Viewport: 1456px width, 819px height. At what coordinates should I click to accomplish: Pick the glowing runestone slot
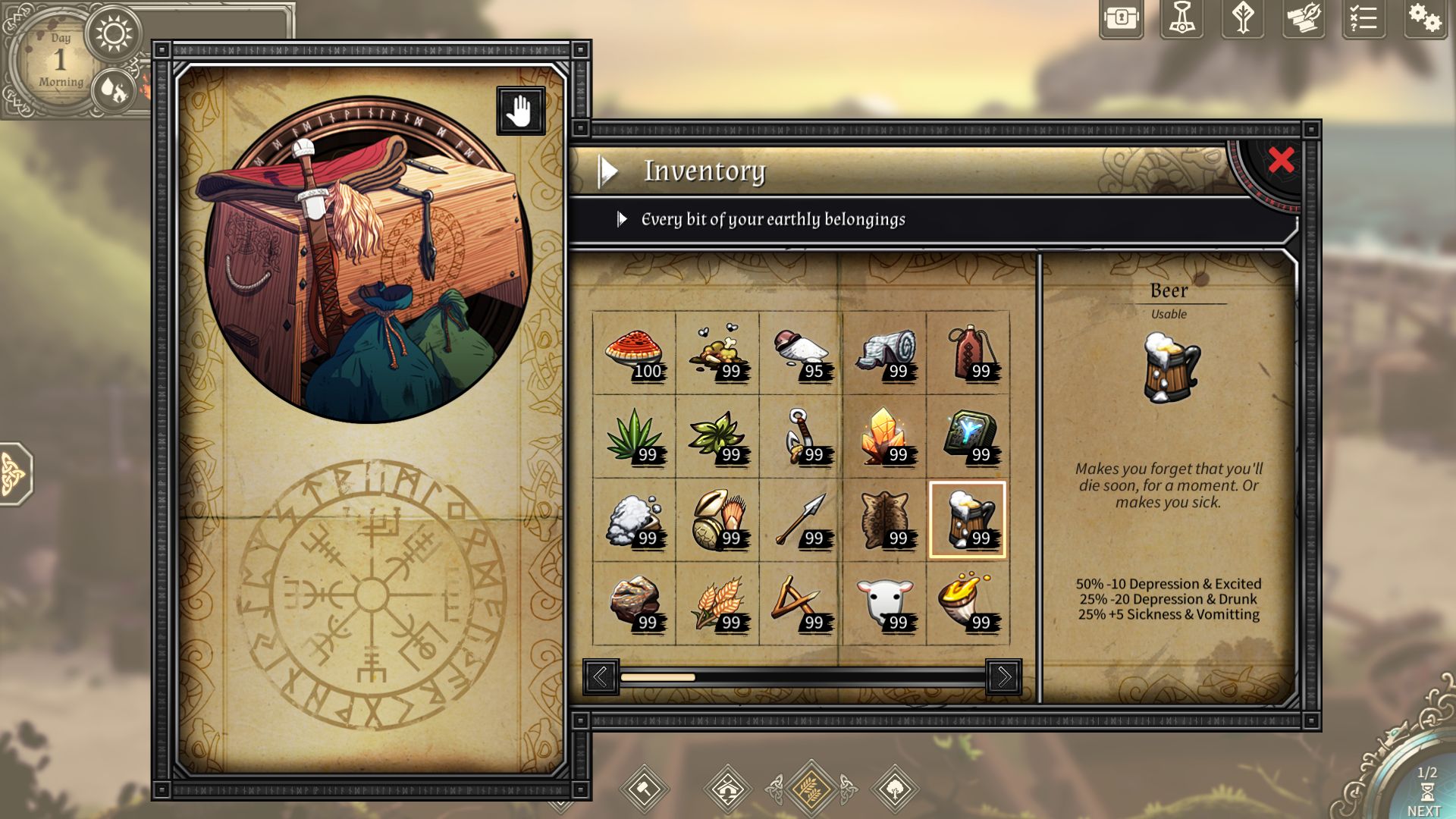tap(968, 436)
